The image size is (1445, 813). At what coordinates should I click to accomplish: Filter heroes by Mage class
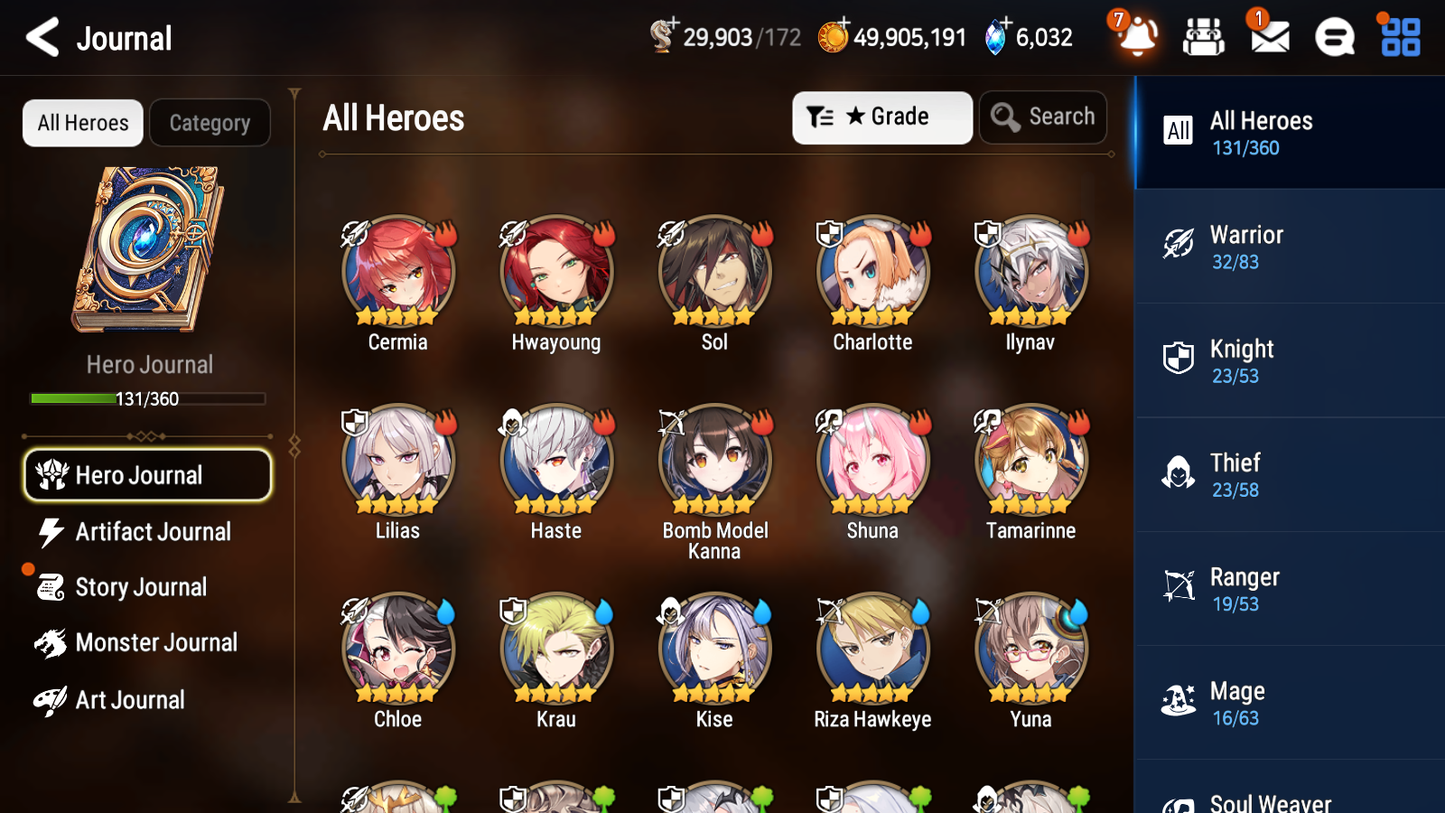point(1289,701)
